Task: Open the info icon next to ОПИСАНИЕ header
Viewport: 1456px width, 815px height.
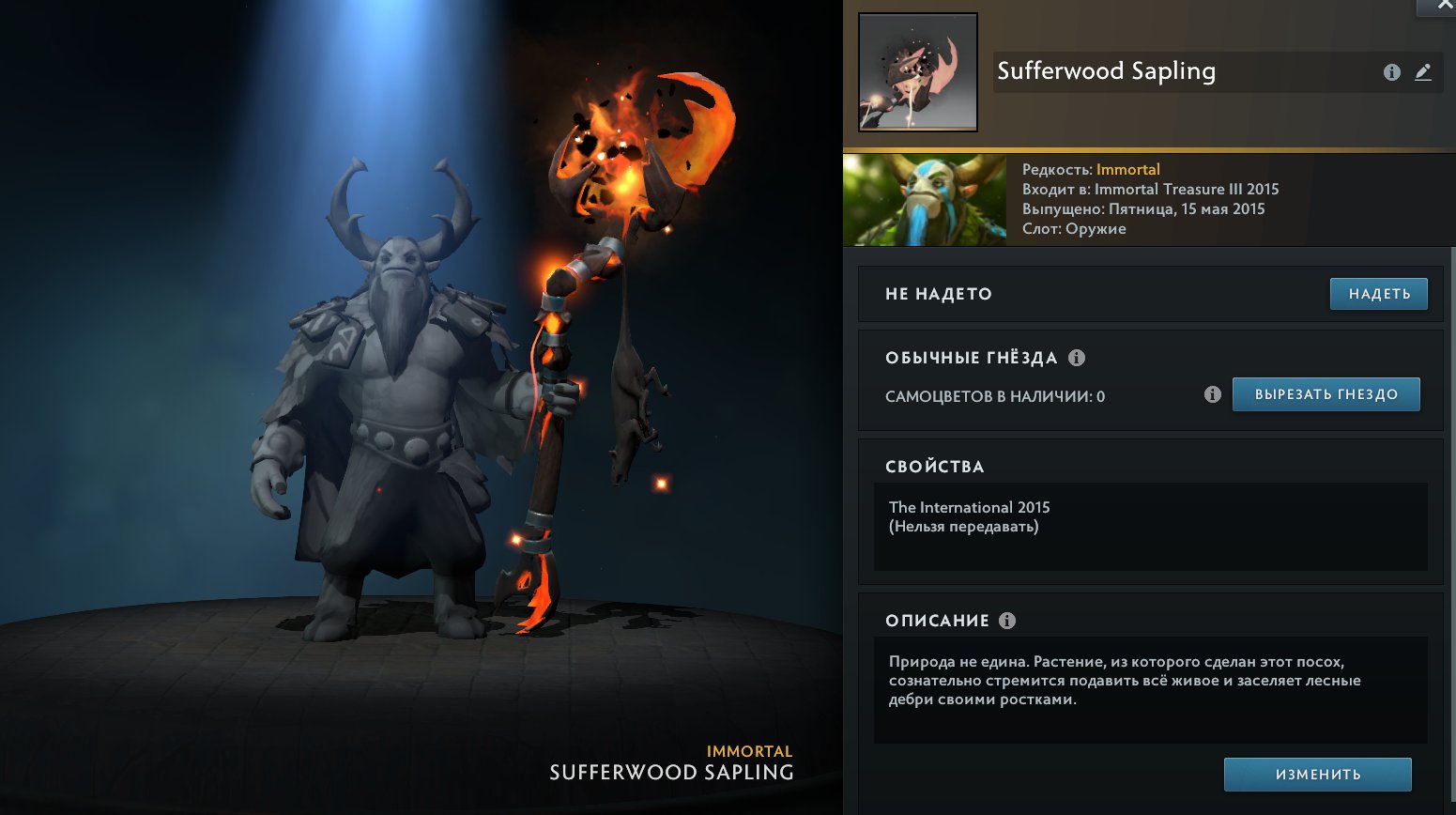Action: (x=1006, y=620)
